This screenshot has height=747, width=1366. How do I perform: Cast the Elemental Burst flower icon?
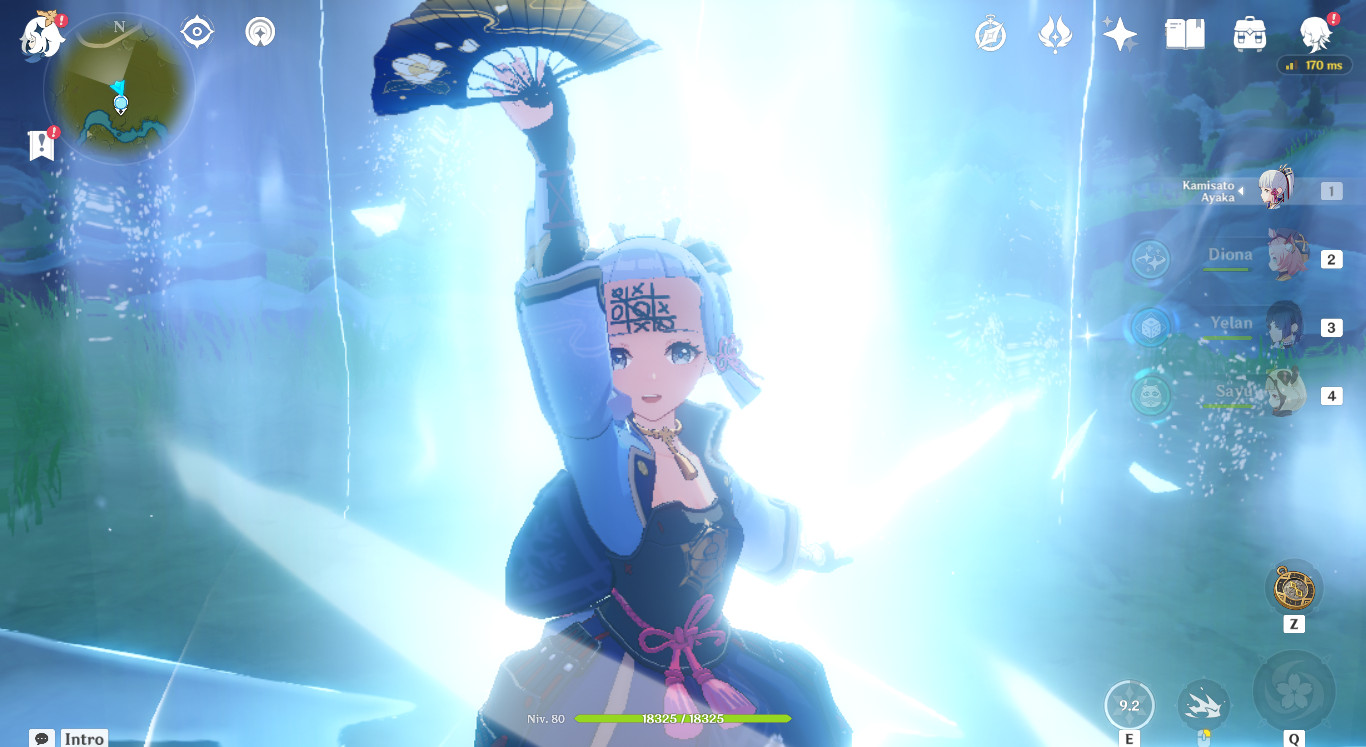pyautogui.click(x=1293, y=692)
